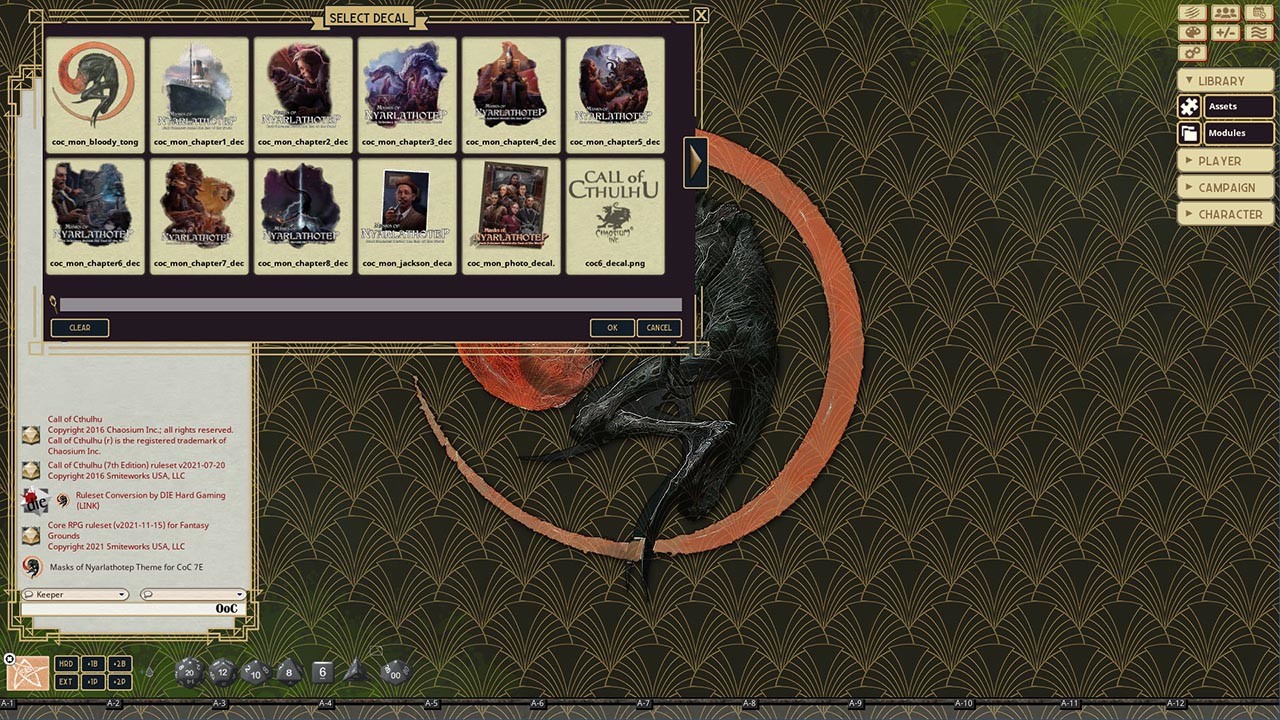Click the Cthulhu star portrait icon near dice
Viewport: 1280px width, 720px height.
(27, 673)
